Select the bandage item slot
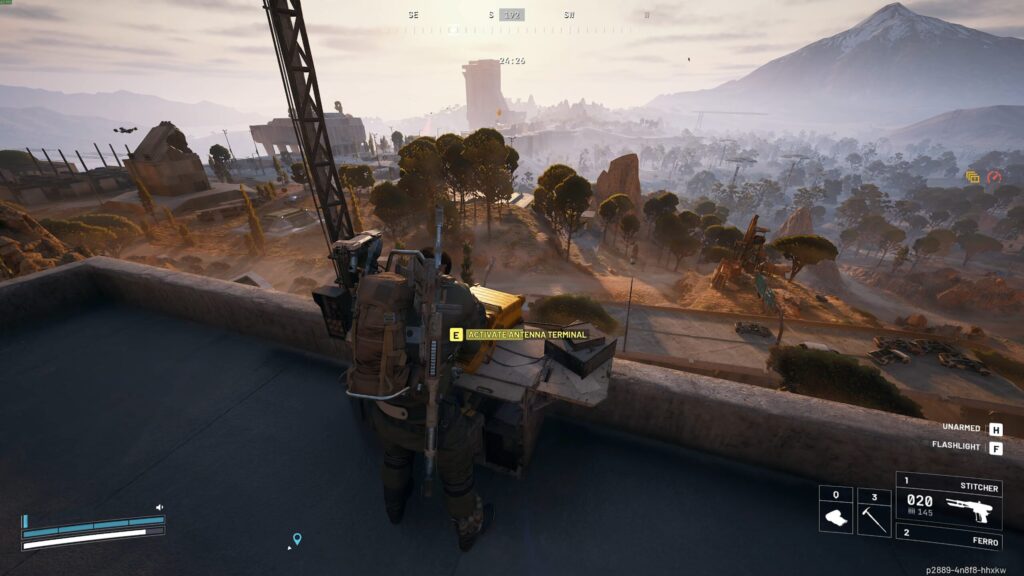This screenshot has width=1024, height=576. pyautogui.click(x=835, y=511)
